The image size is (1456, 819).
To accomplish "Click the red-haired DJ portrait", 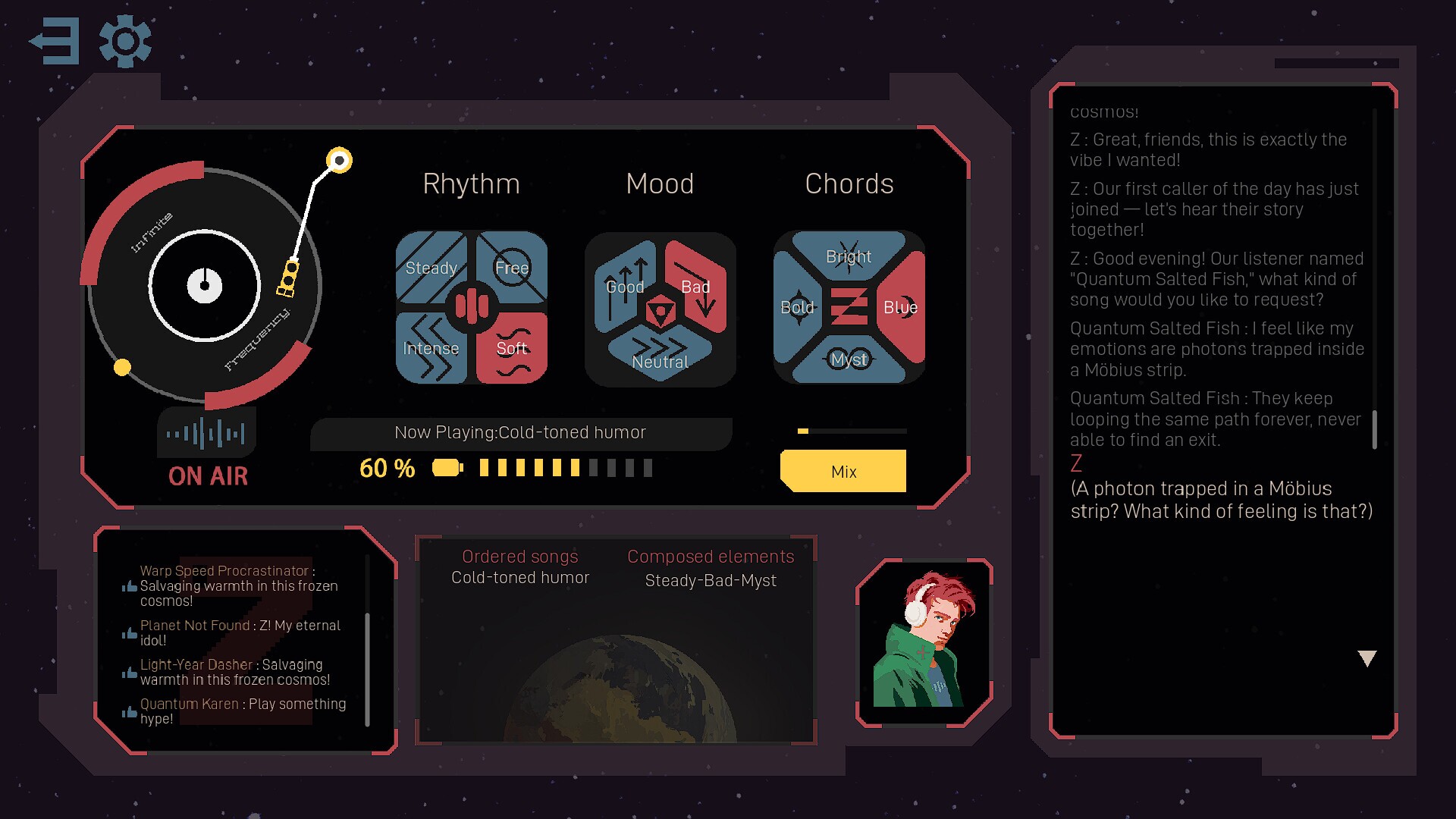I will [x=924, y=642].
